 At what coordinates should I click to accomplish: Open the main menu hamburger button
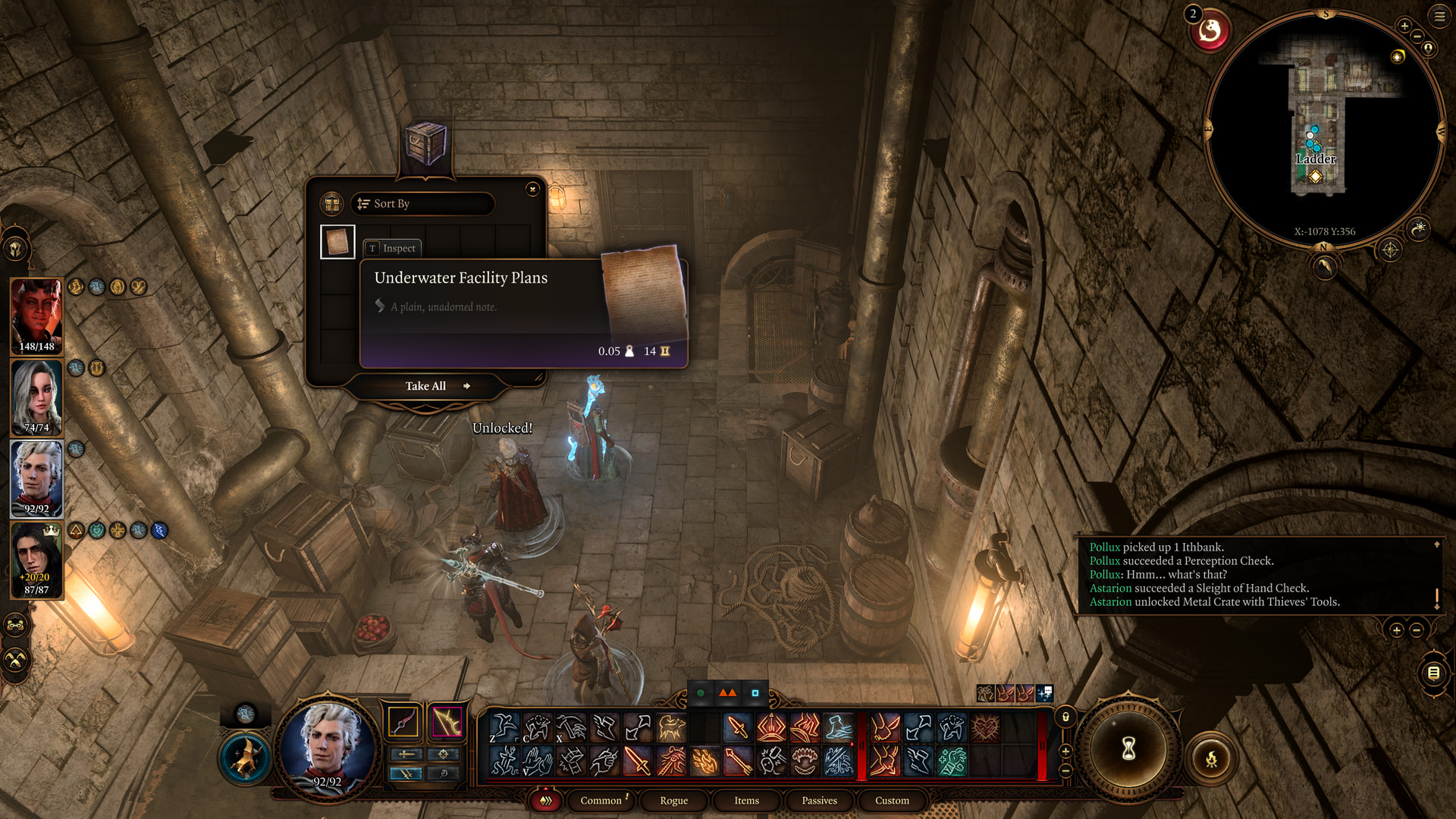[1439, 16]
